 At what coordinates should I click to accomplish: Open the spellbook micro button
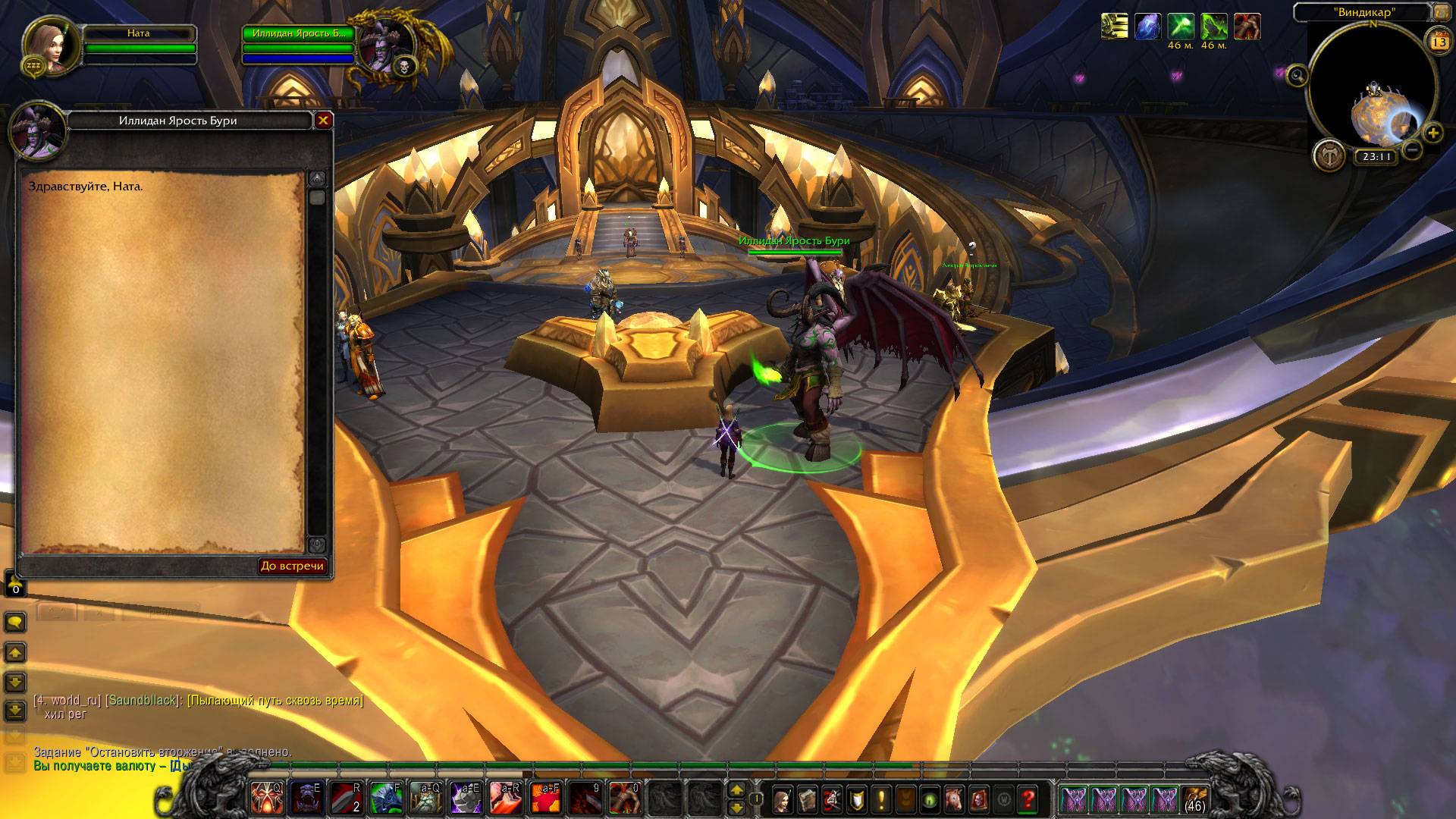point(807,799)
